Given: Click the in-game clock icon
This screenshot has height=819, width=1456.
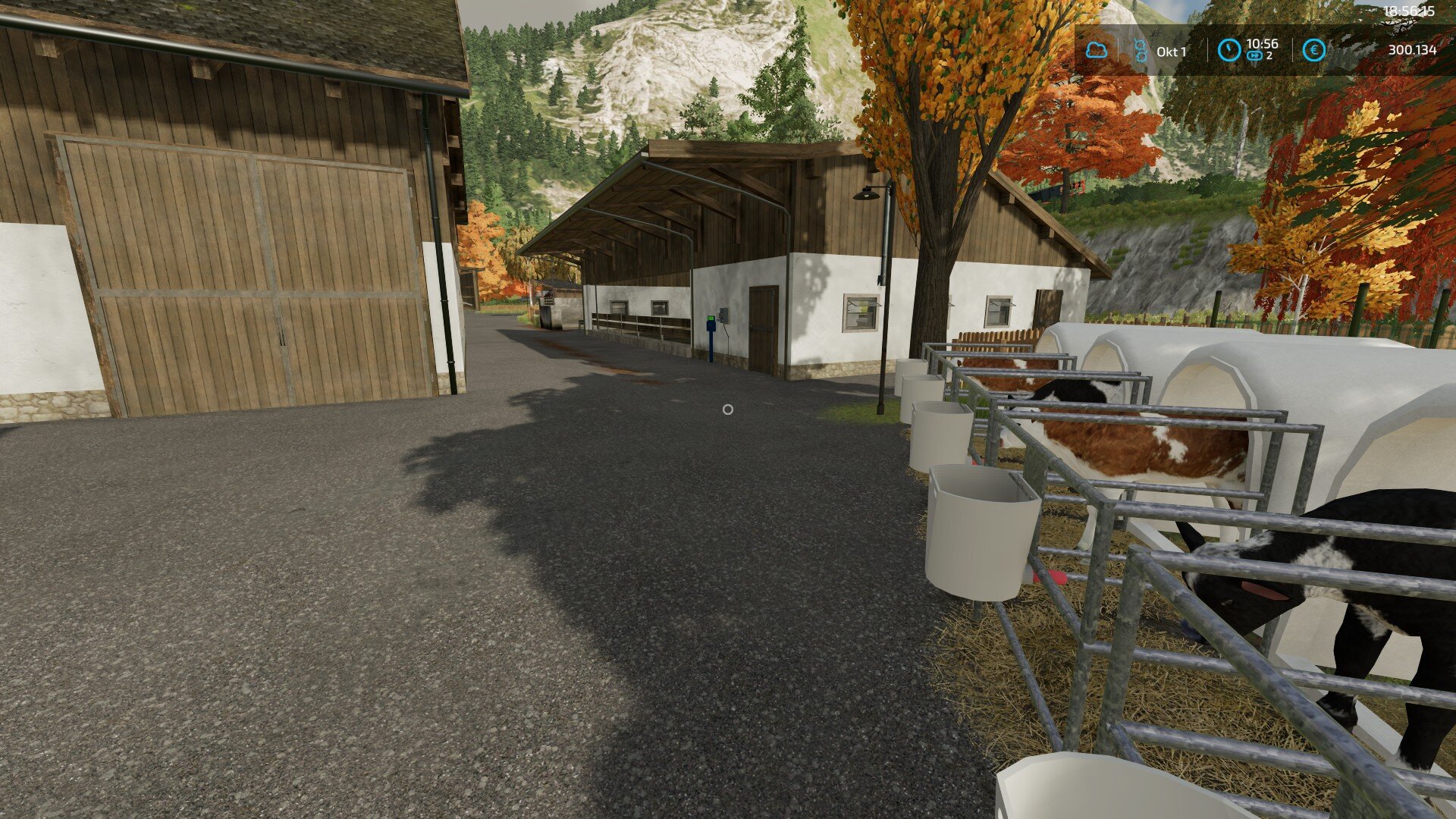Looking at the screenshot, I should click(x=1228, y=50).
